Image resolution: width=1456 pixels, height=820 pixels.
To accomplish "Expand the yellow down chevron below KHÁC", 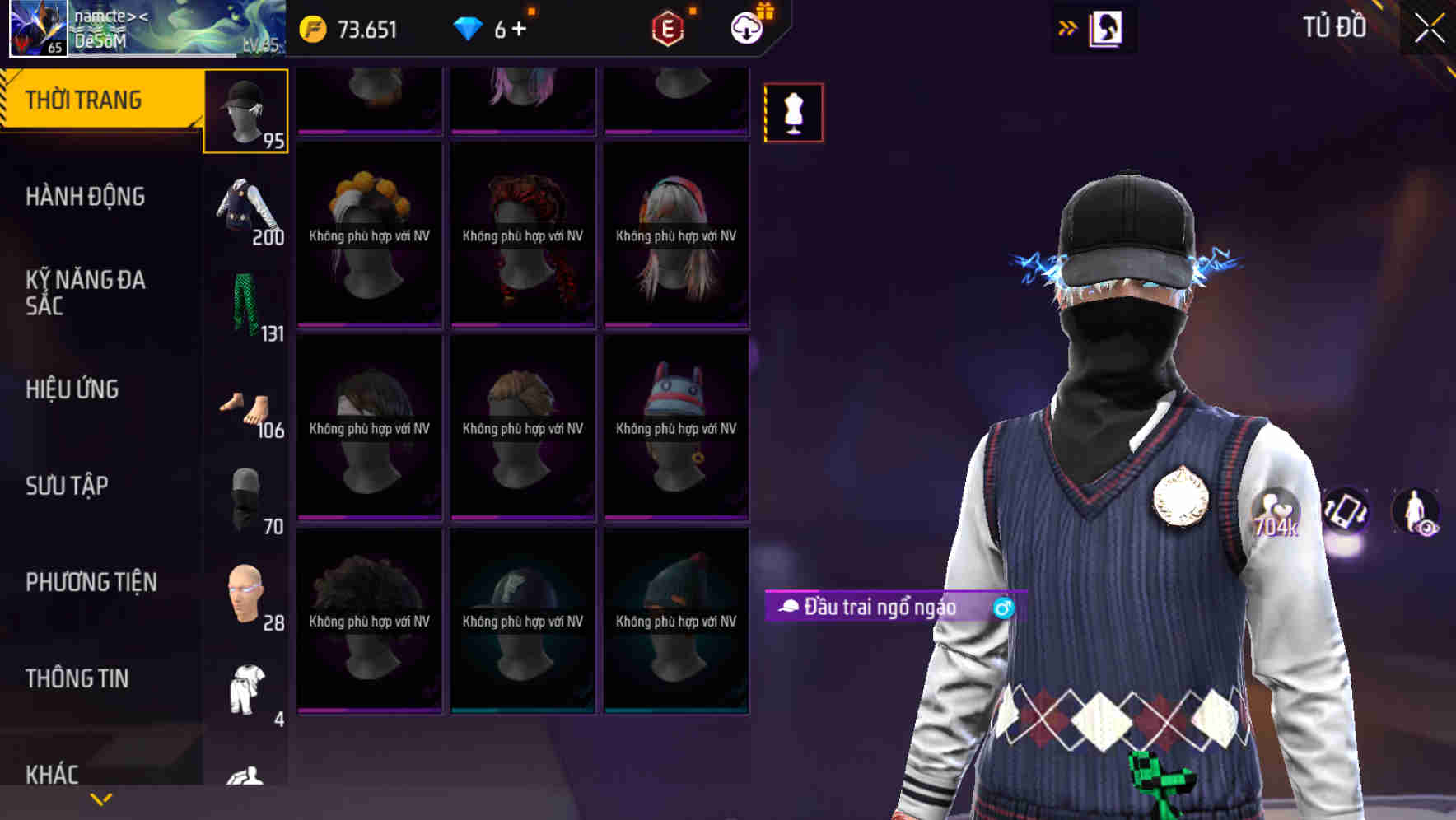I will coord(101,799).
